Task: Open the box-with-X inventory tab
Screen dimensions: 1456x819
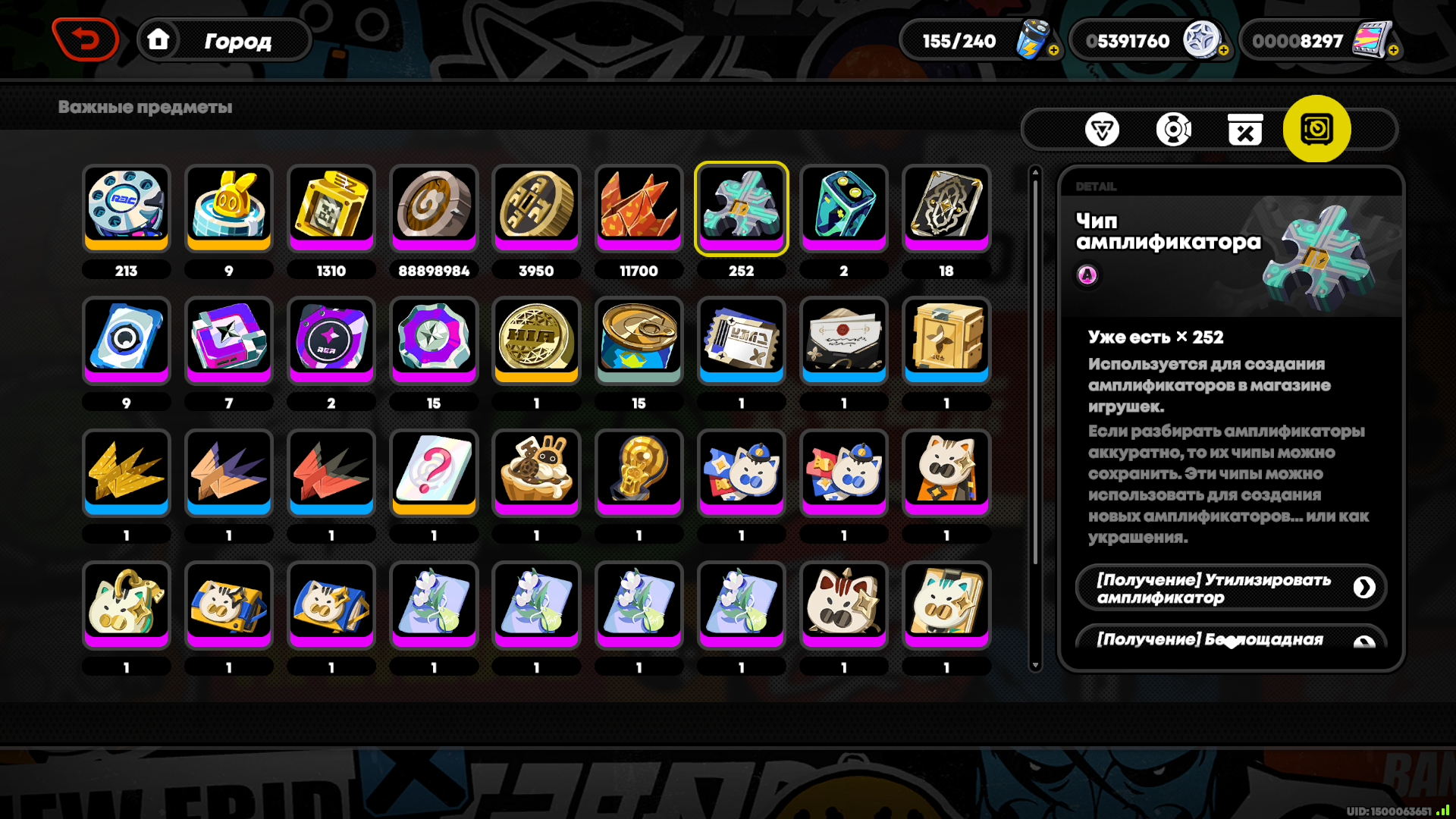Action: (1244, 130)
